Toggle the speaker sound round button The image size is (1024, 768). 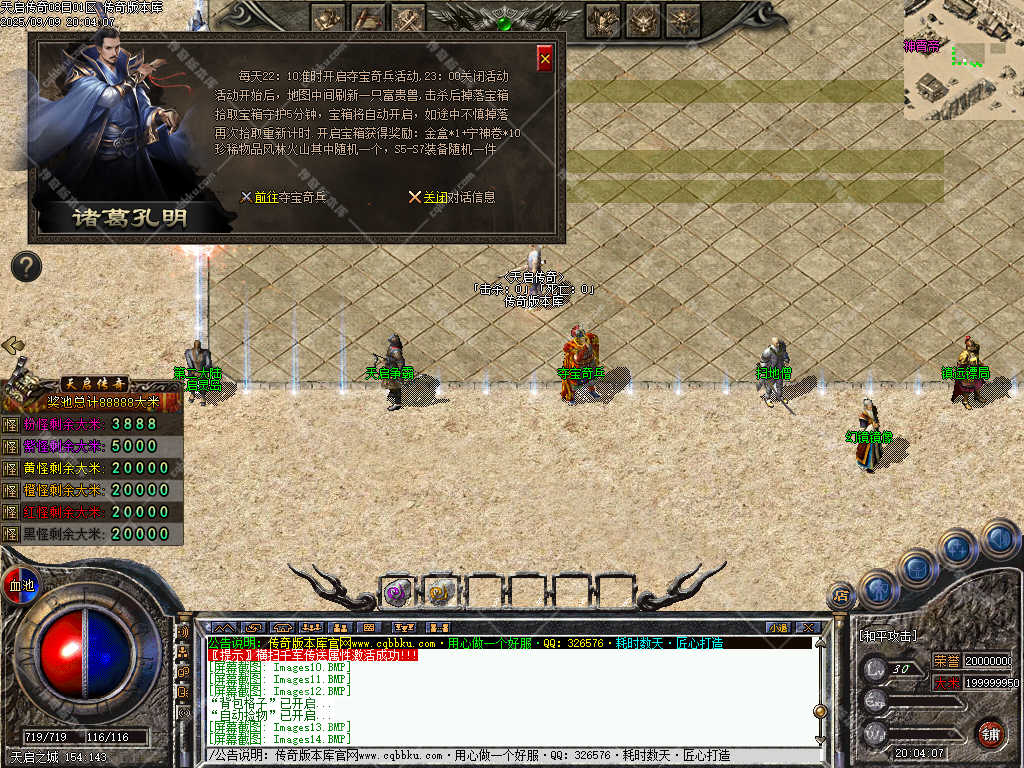coord(998,538)
